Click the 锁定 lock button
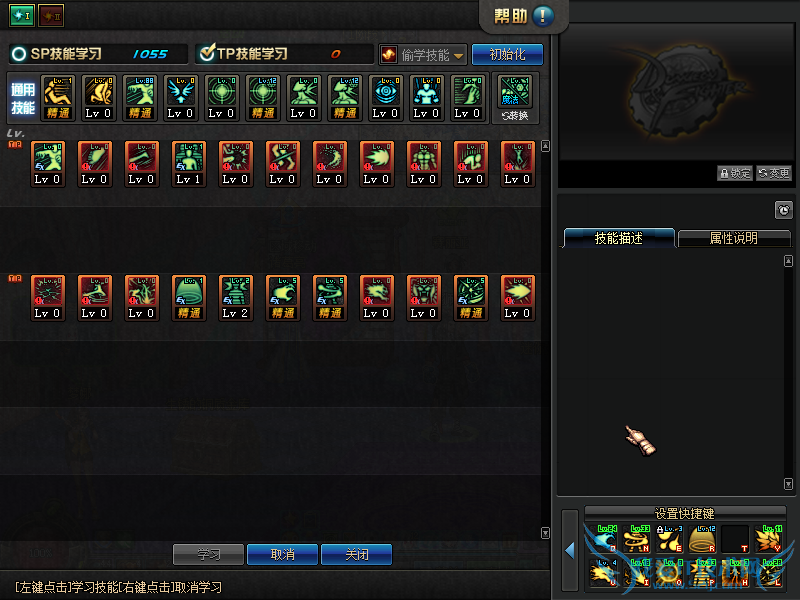 click(734, 173)
